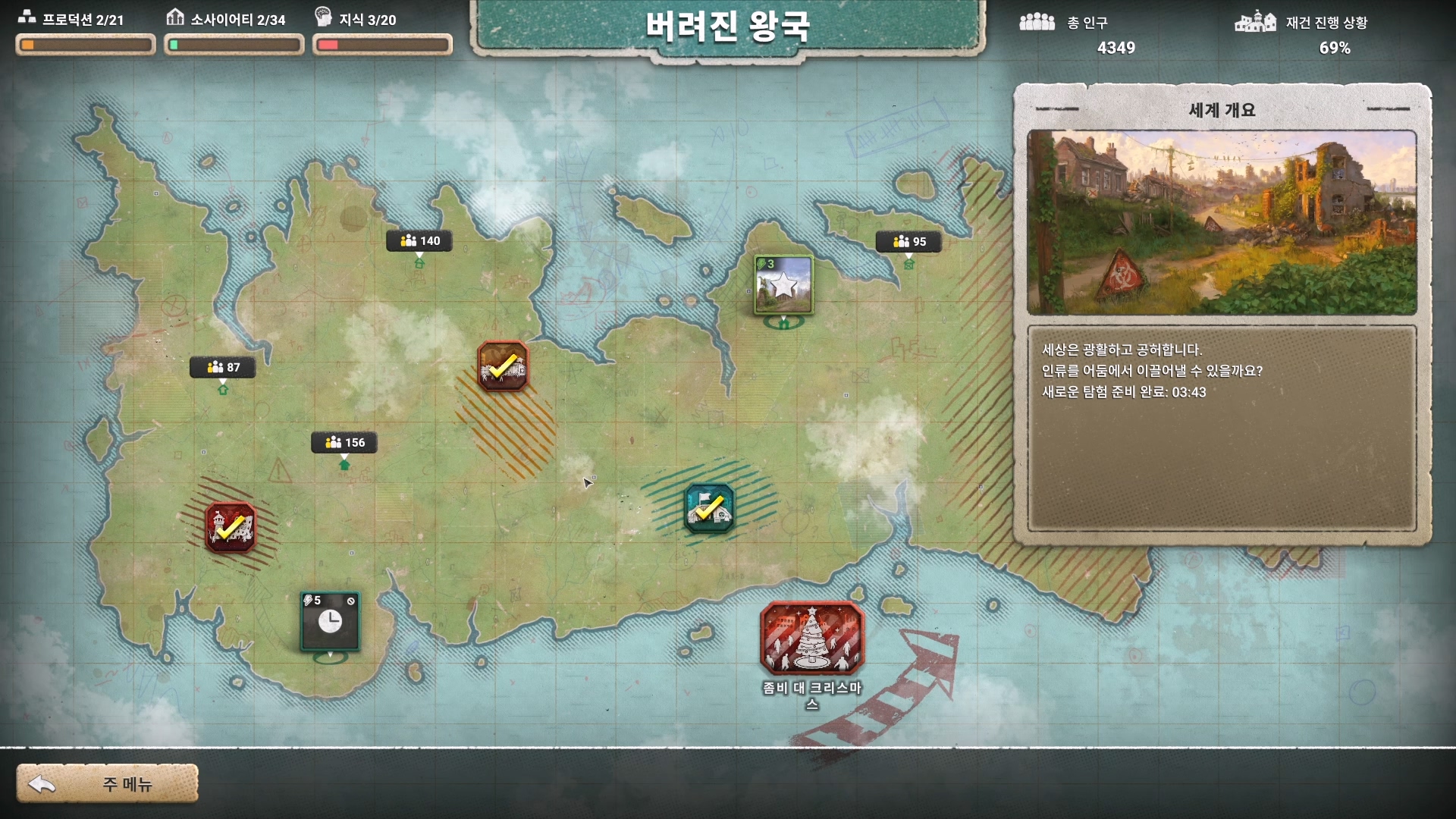Select the settlement with 87 population
This screenshot has width=1456, height=819.
click(x=223, y=368)
